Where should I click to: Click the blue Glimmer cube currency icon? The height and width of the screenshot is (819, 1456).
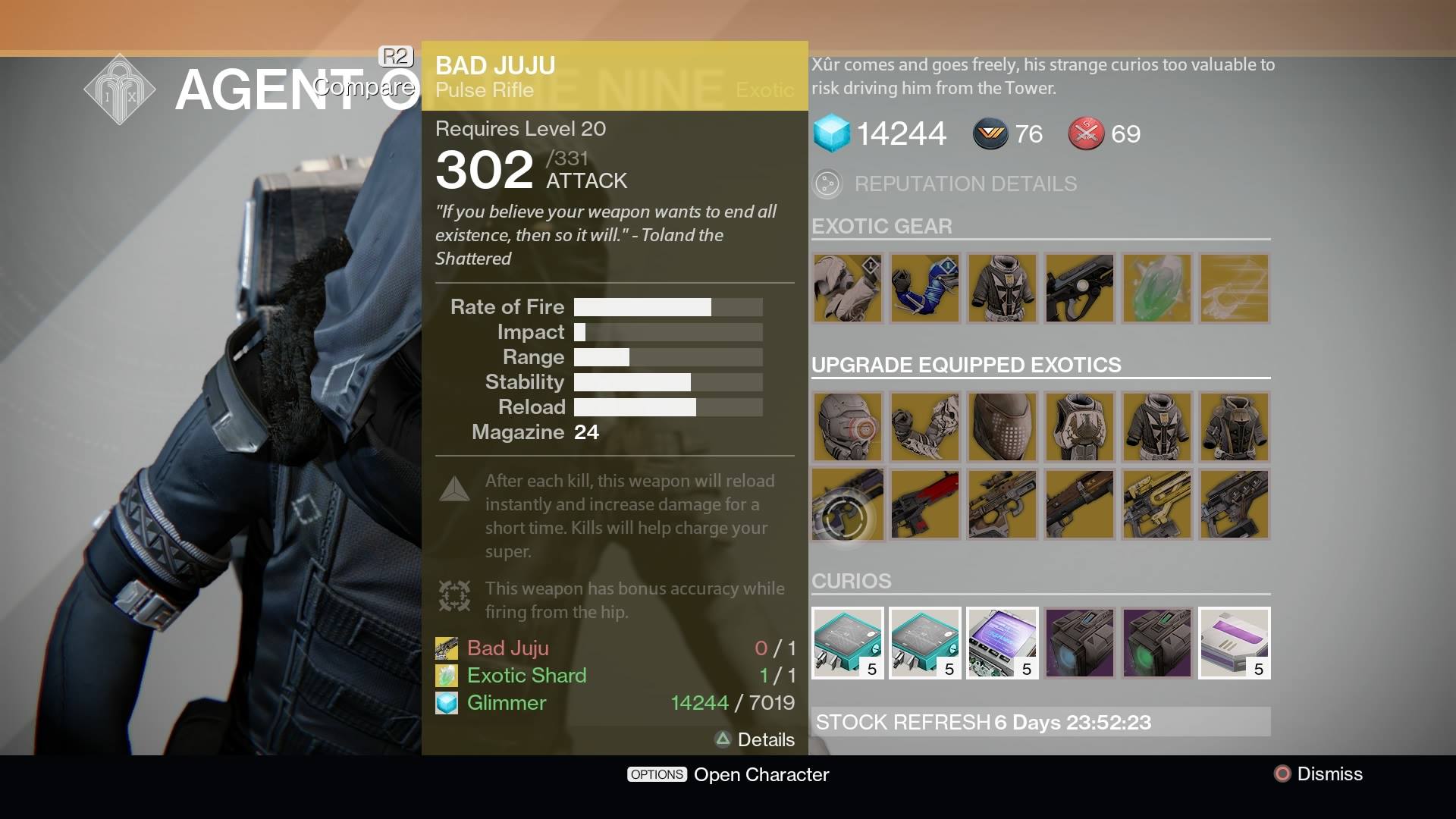832,133
